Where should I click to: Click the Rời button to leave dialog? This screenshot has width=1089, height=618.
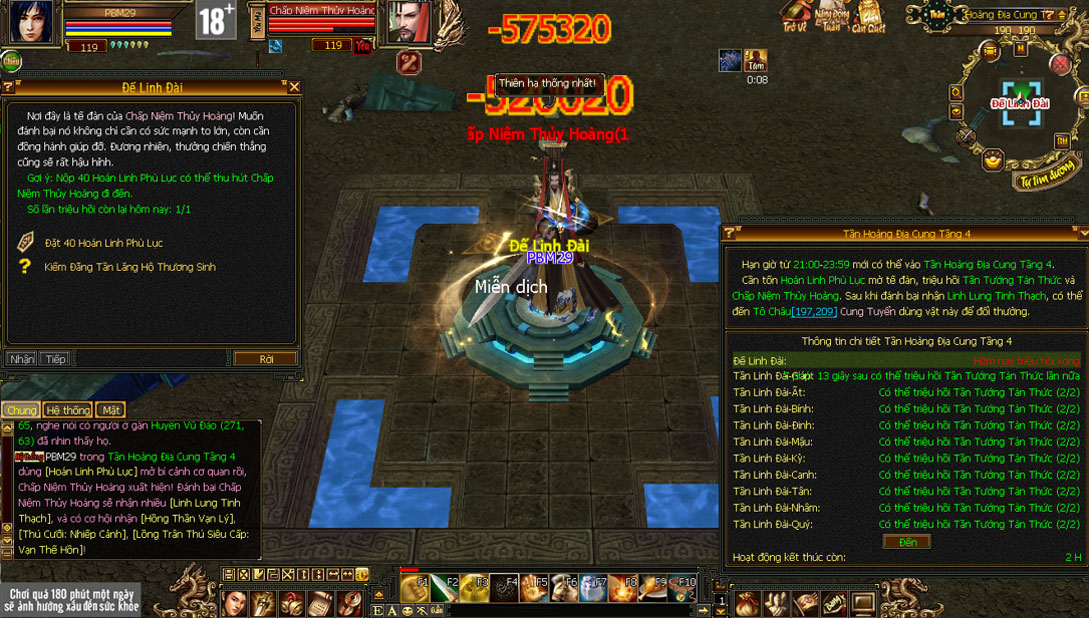(x=265, y=359)
